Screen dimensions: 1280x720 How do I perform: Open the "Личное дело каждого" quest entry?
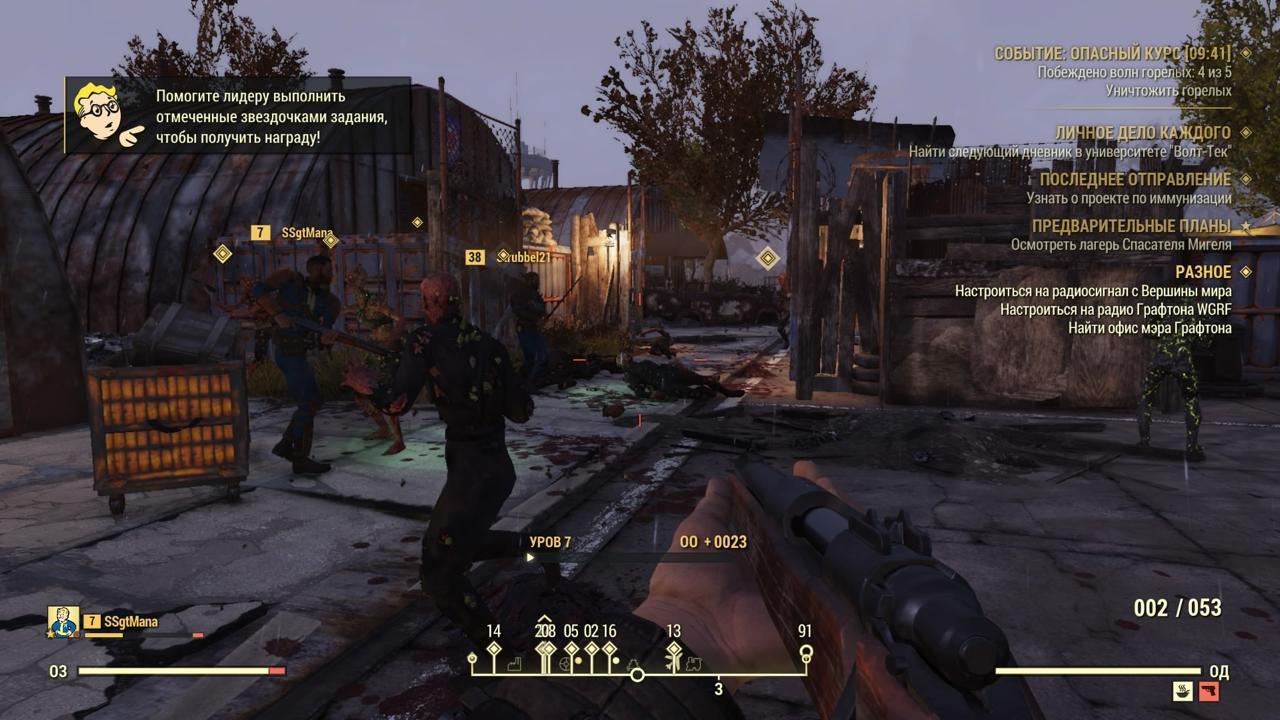point(1142,132)
